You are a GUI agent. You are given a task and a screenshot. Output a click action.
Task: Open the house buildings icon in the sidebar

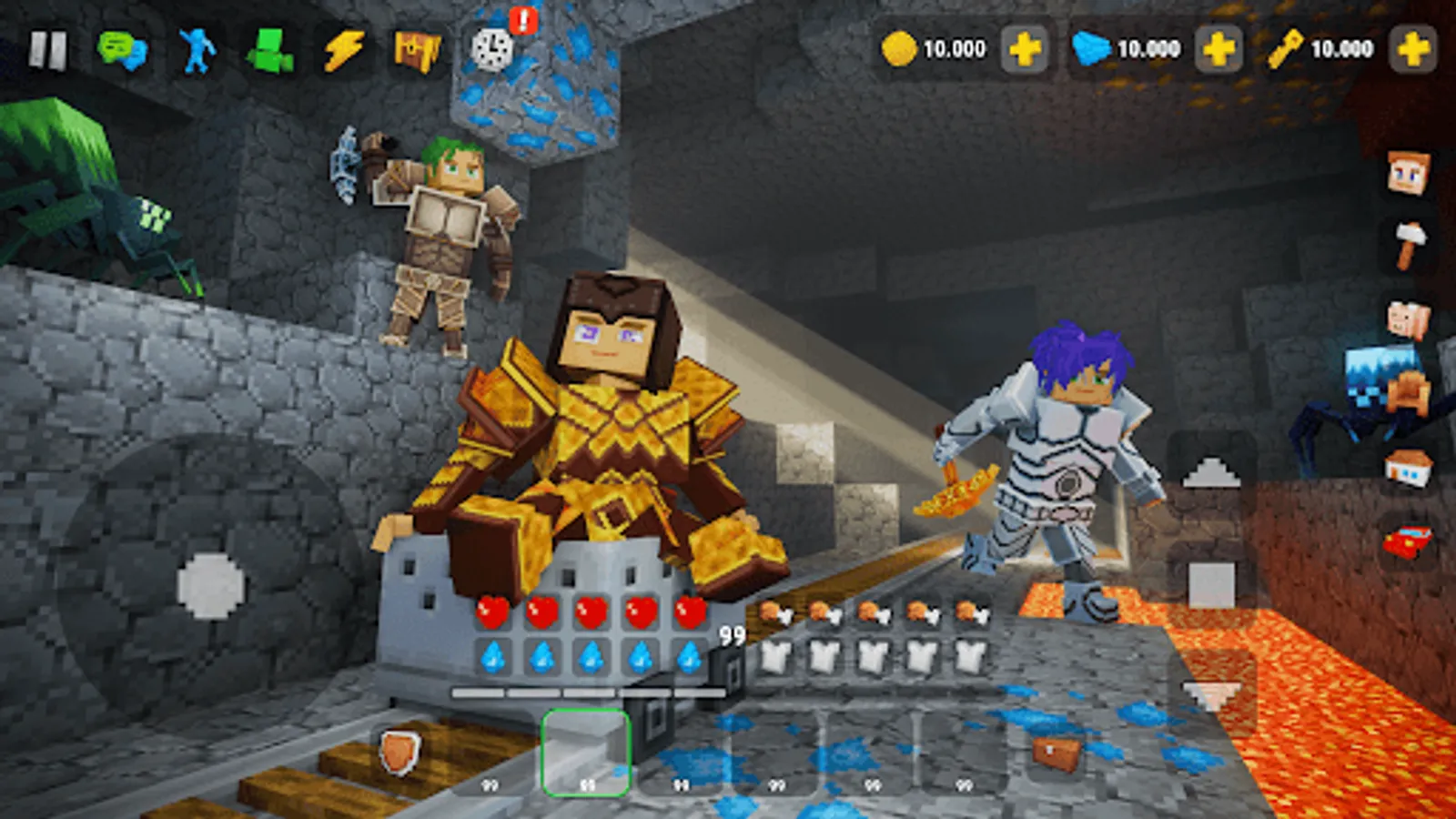[x=1410, y=466]
